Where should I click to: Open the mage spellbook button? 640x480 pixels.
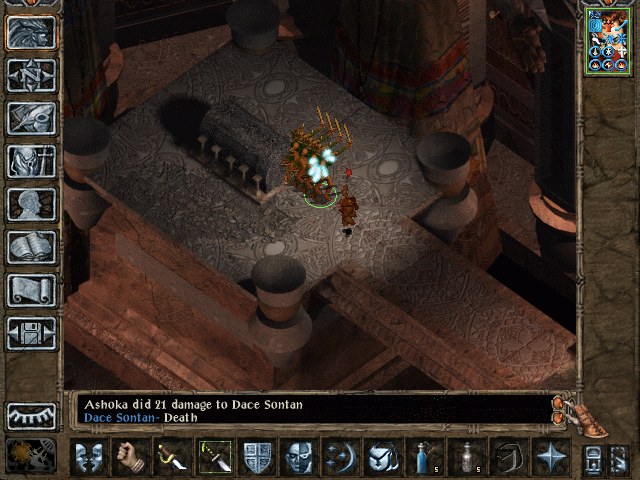point(31,247)
